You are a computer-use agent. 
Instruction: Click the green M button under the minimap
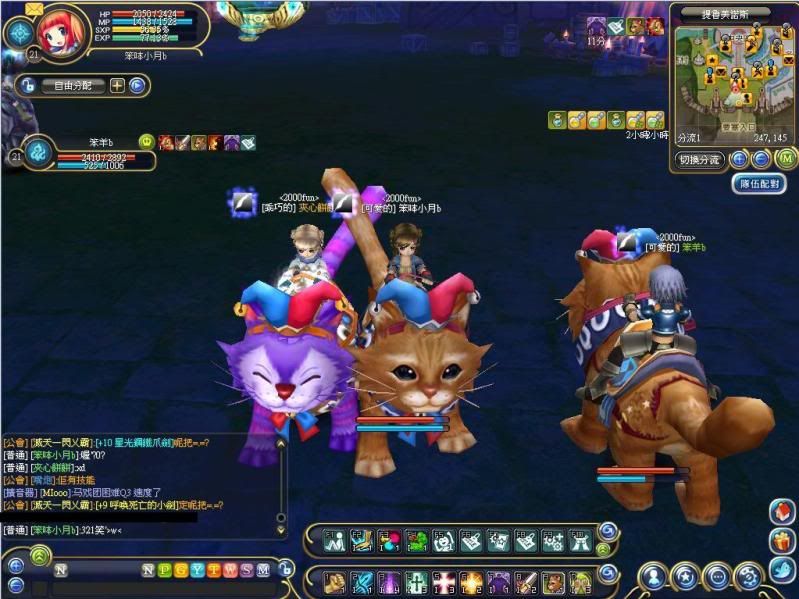(x=786, y=159)
